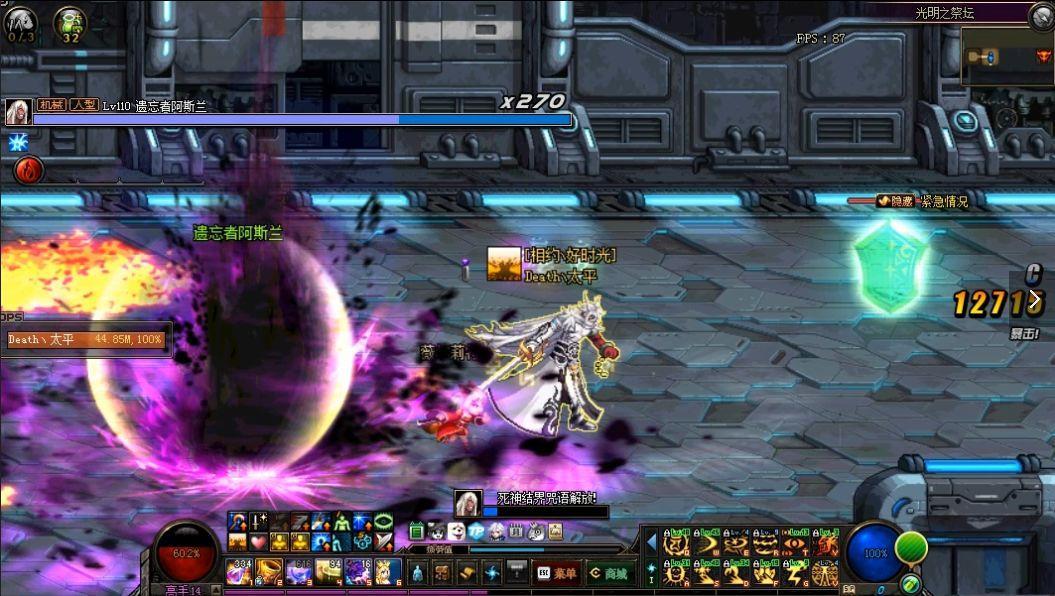Click the red heart buff icon

(x=257, y=541)
